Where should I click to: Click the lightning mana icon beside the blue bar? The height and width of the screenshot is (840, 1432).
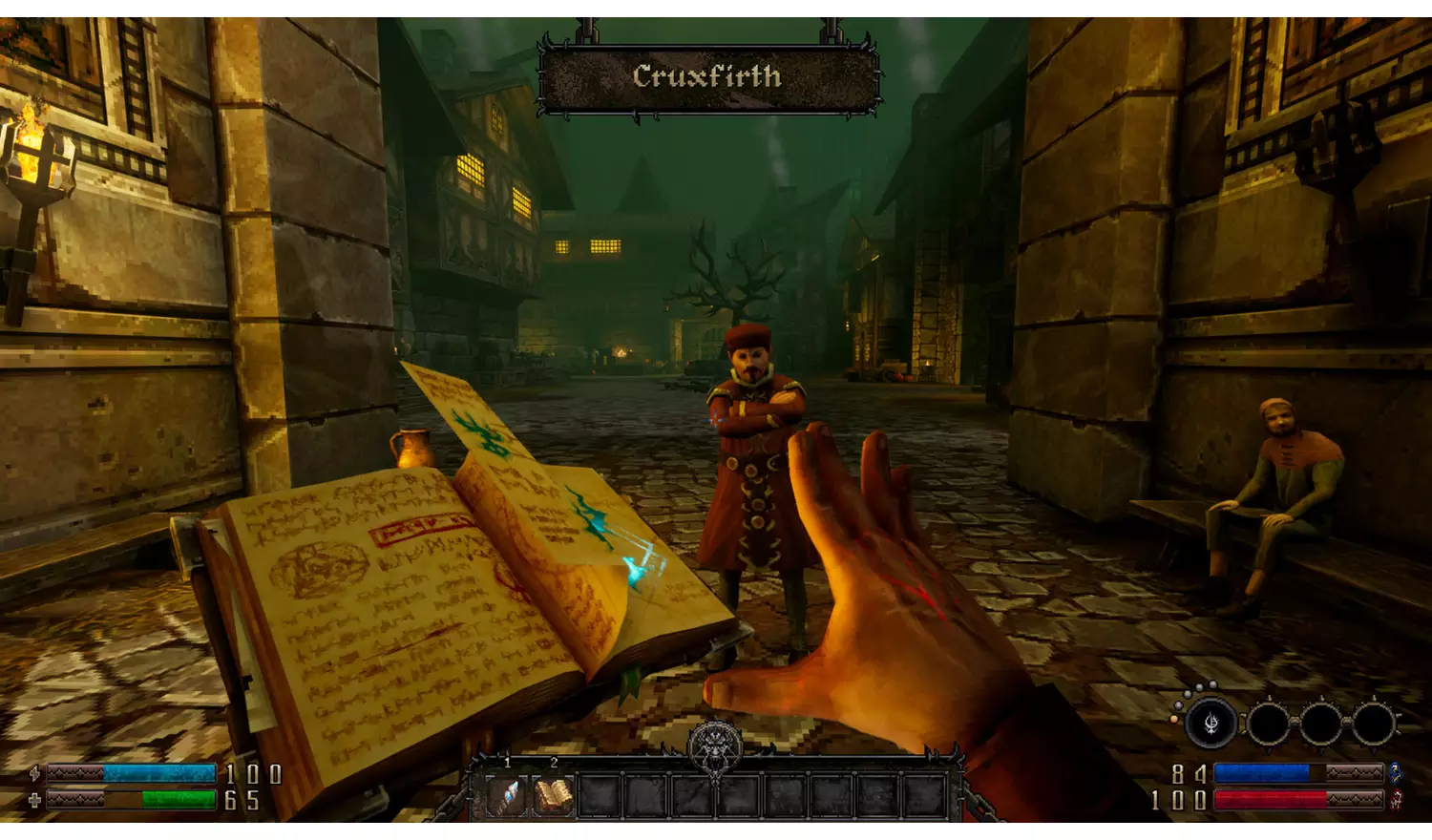pyautogui.click(x=35, y=773)
